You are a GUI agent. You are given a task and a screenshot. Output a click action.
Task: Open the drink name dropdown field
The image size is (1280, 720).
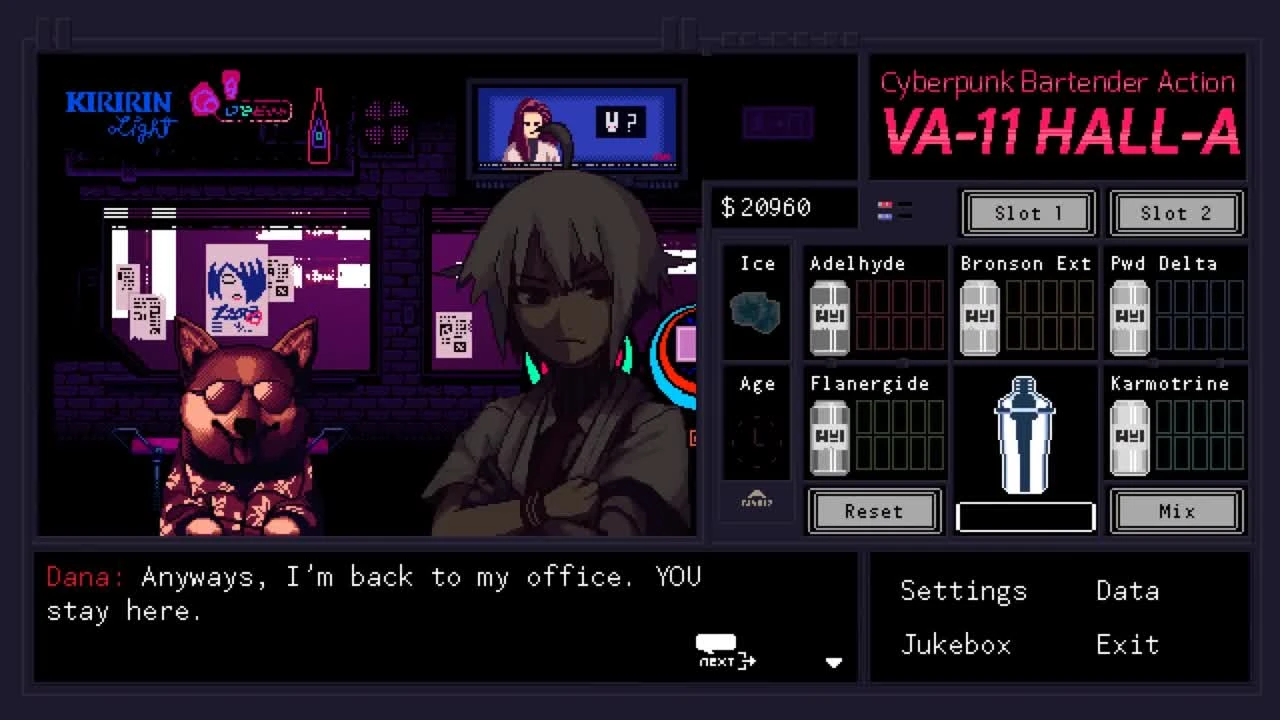click(x=1024, y=515)
